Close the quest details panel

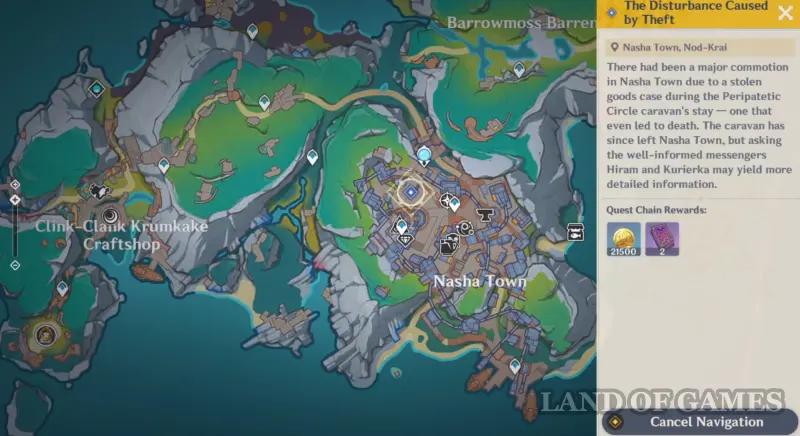pos(784,13)
